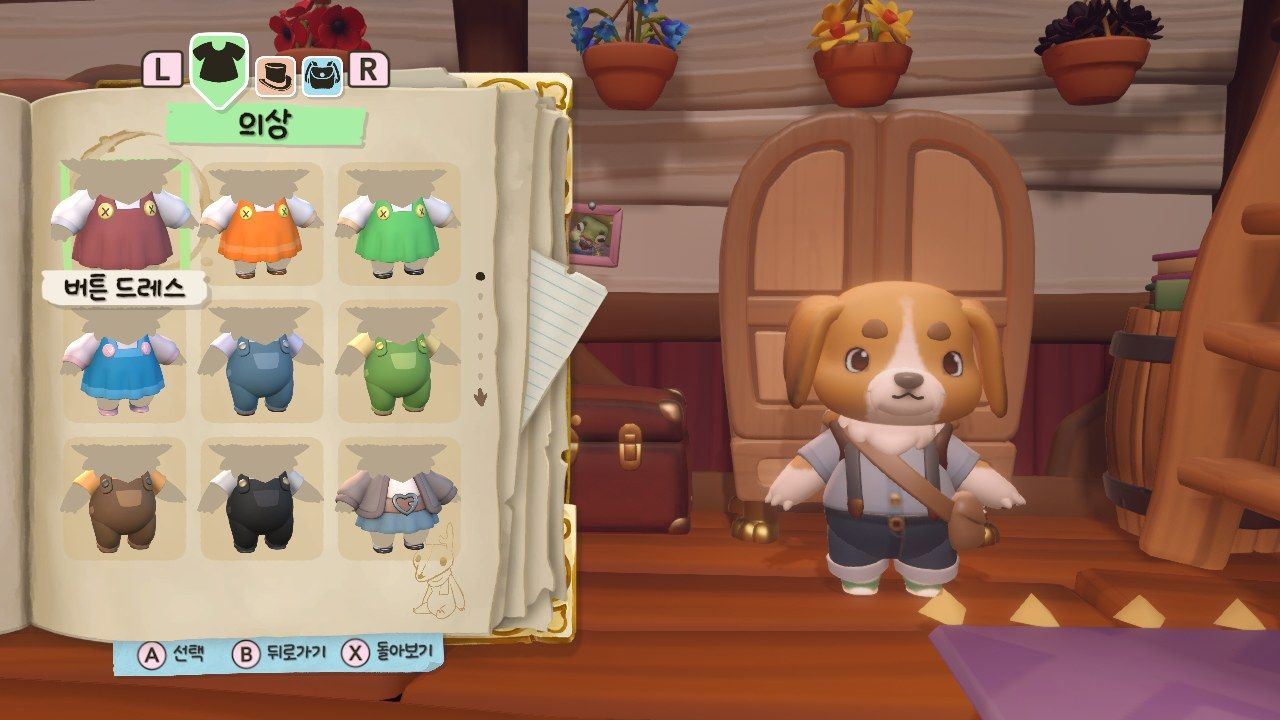Viewport: 1280px width, 720px height.
Task: Switch to the blue backpack tab
Action: pyautogui.click(x=322, y=75)
